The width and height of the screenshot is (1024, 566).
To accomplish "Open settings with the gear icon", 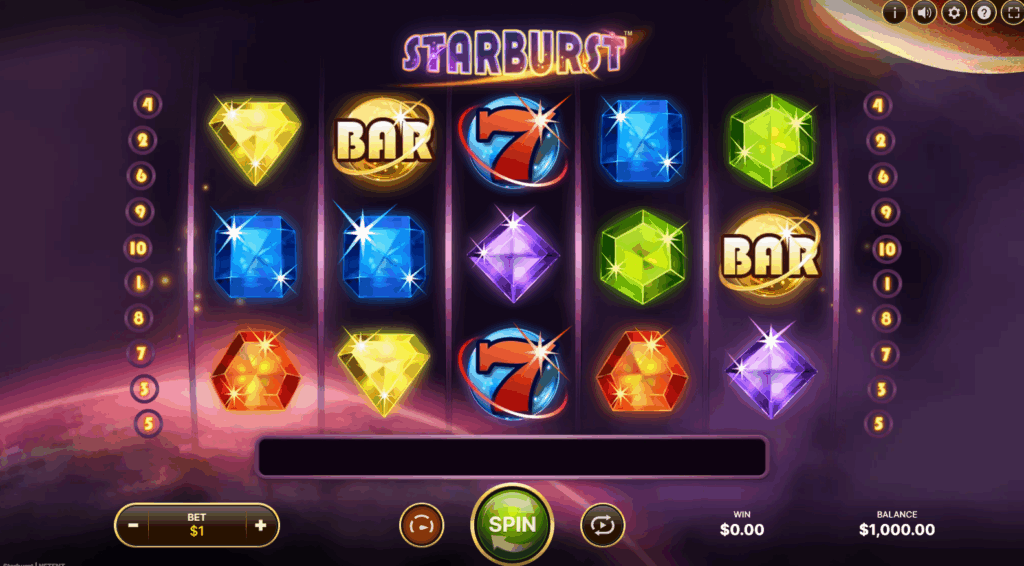I will [x=954, y=13].
